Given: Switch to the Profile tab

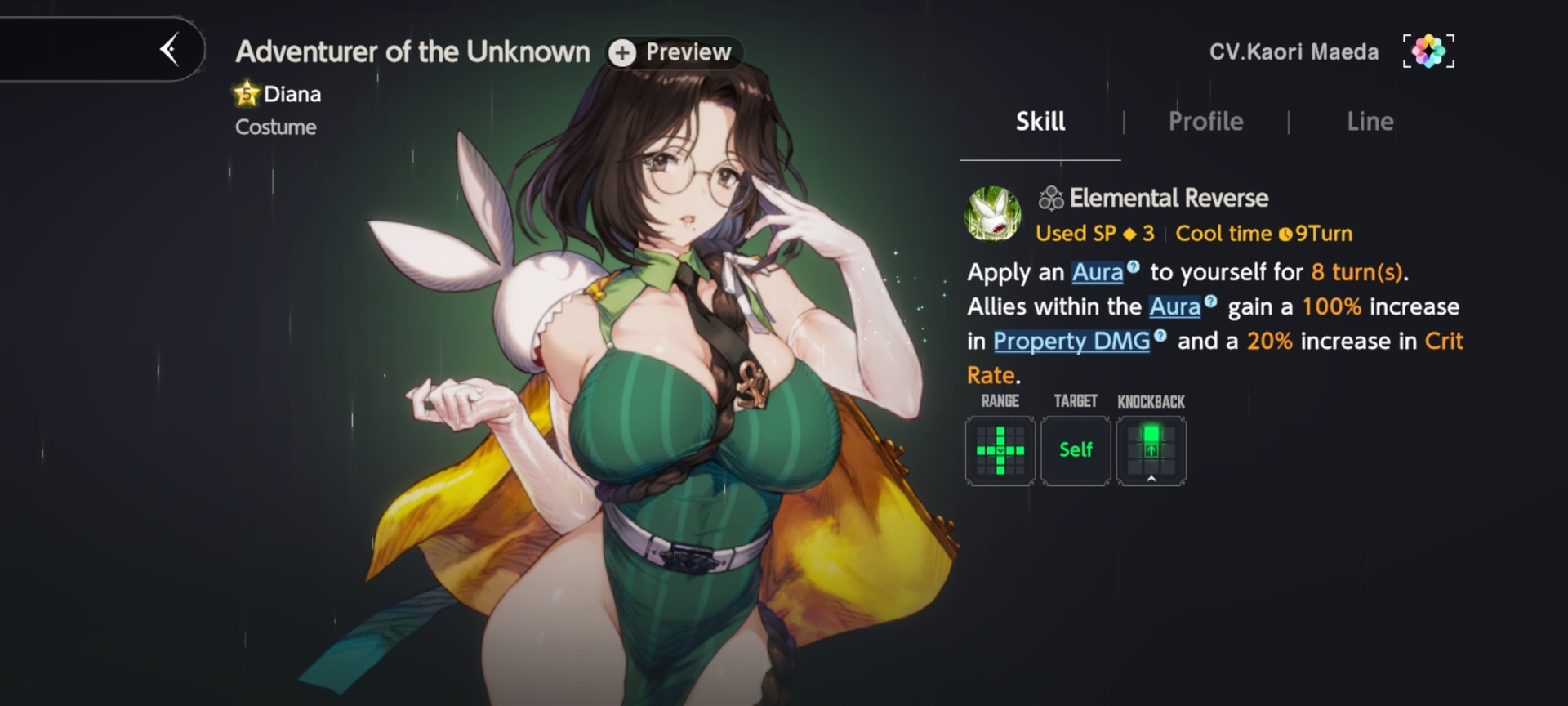Looking at the screenshot, I should coord(1205,122).
